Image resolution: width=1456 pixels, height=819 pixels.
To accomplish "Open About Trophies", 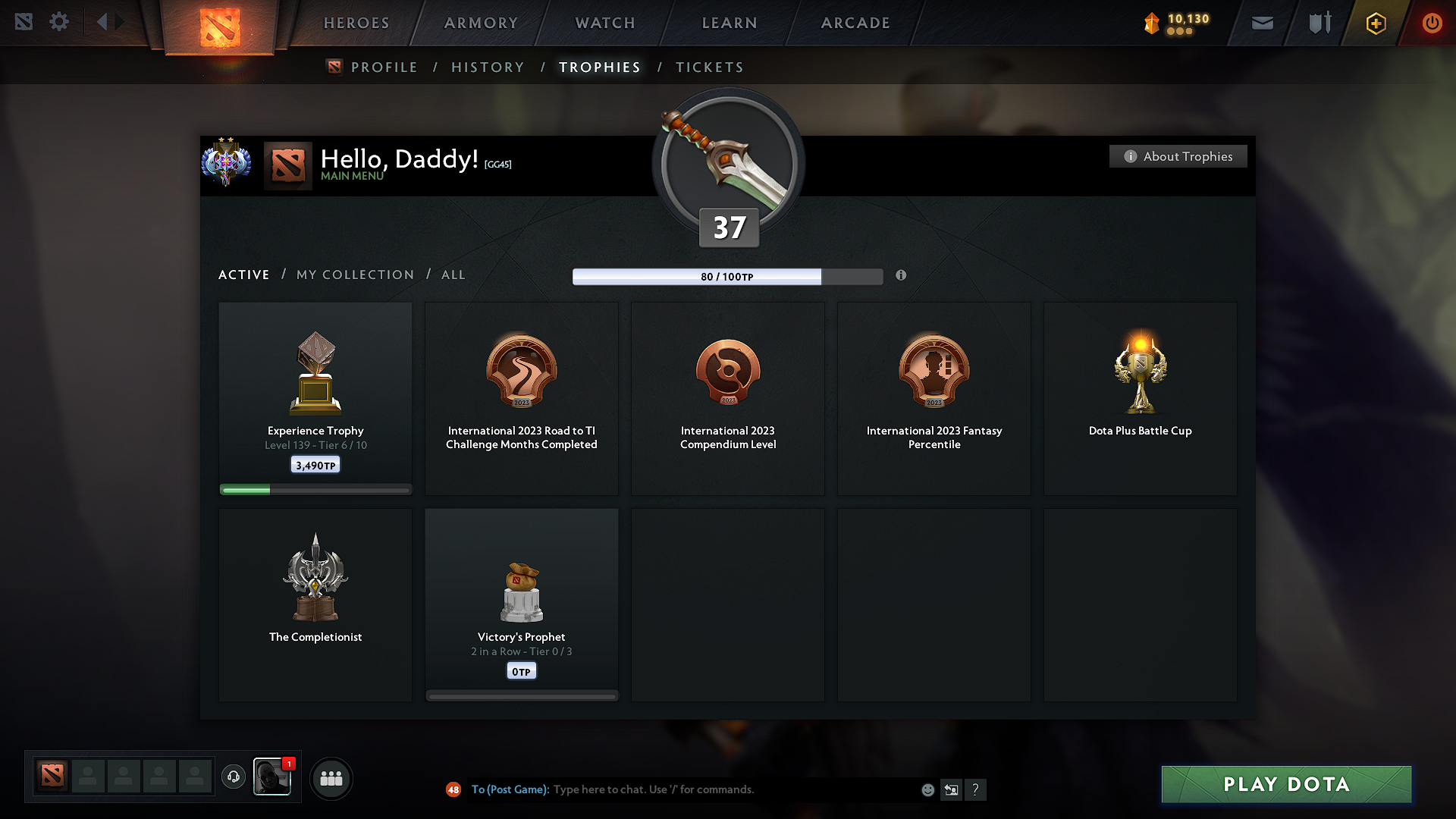I will click(1178, 156).
